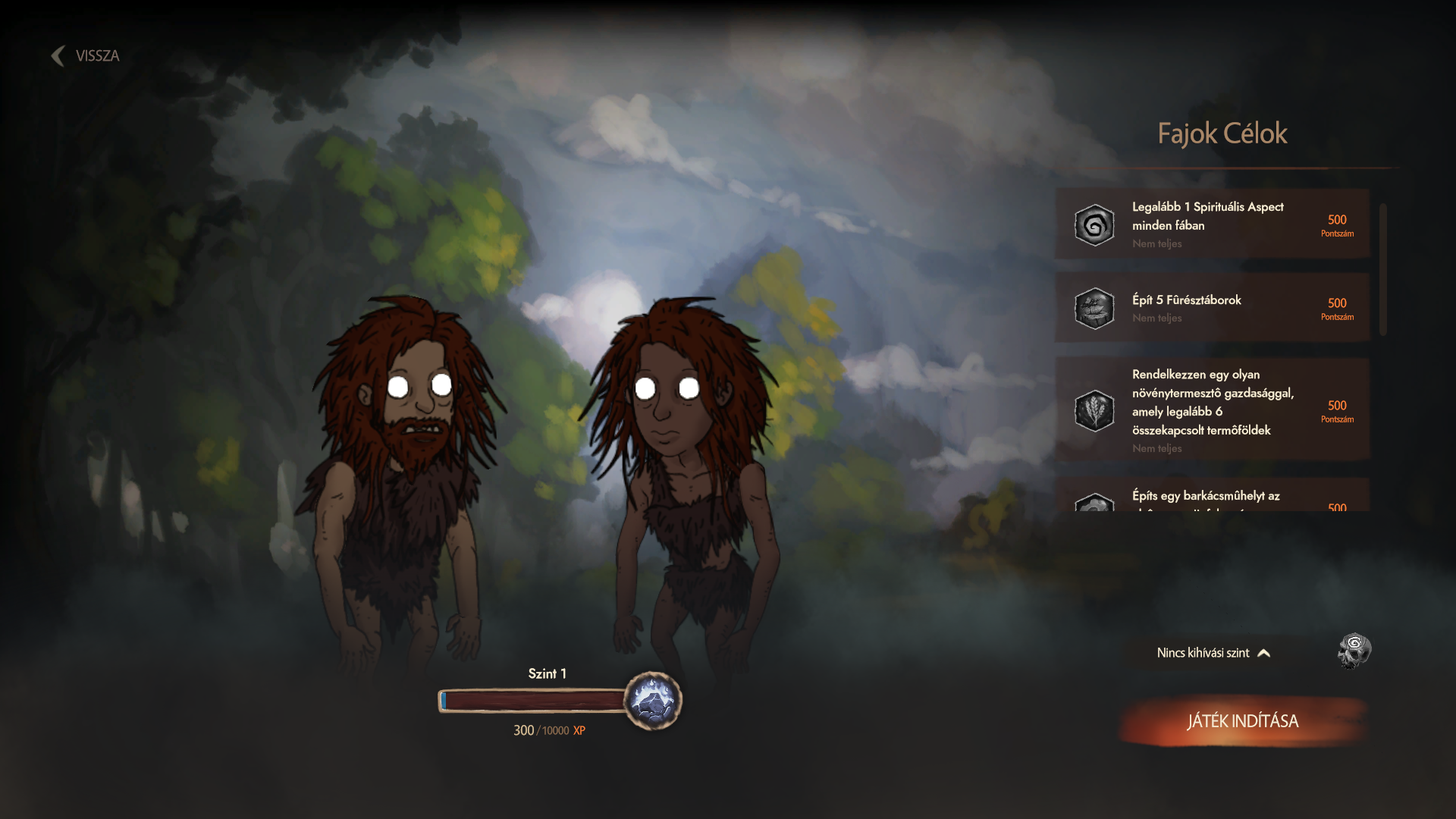Click the goals list scrollbar
The image size is (1456, 819).
click(x=1383, y=269)
